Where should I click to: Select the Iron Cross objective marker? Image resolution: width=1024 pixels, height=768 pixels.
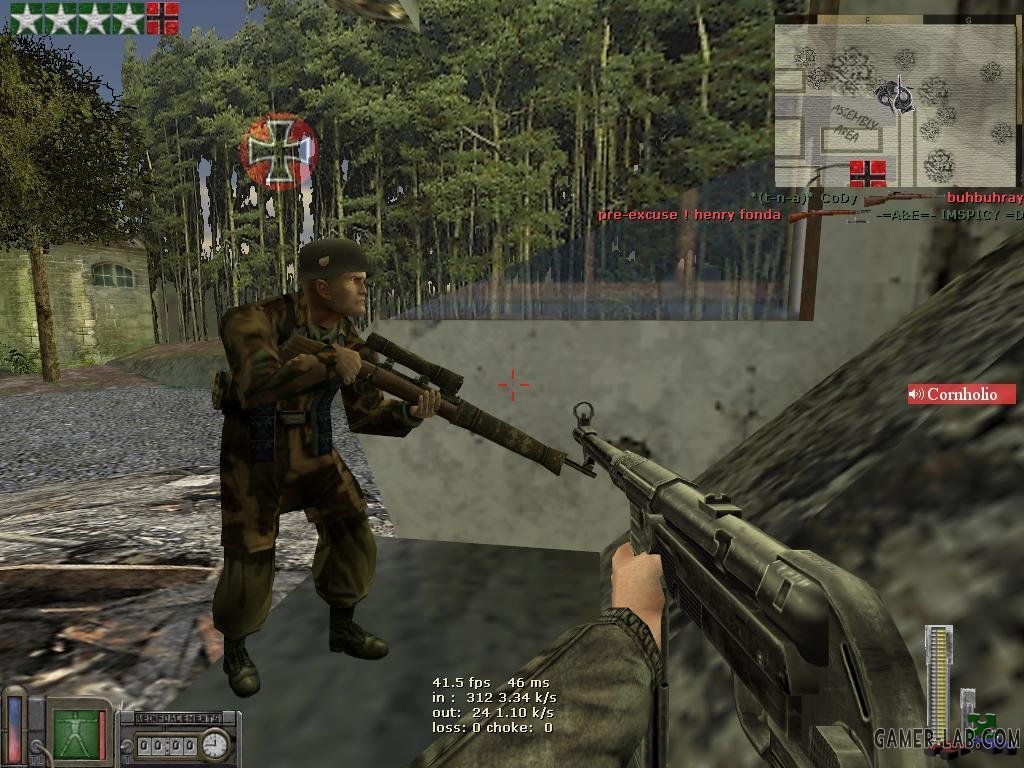point(279,151)
